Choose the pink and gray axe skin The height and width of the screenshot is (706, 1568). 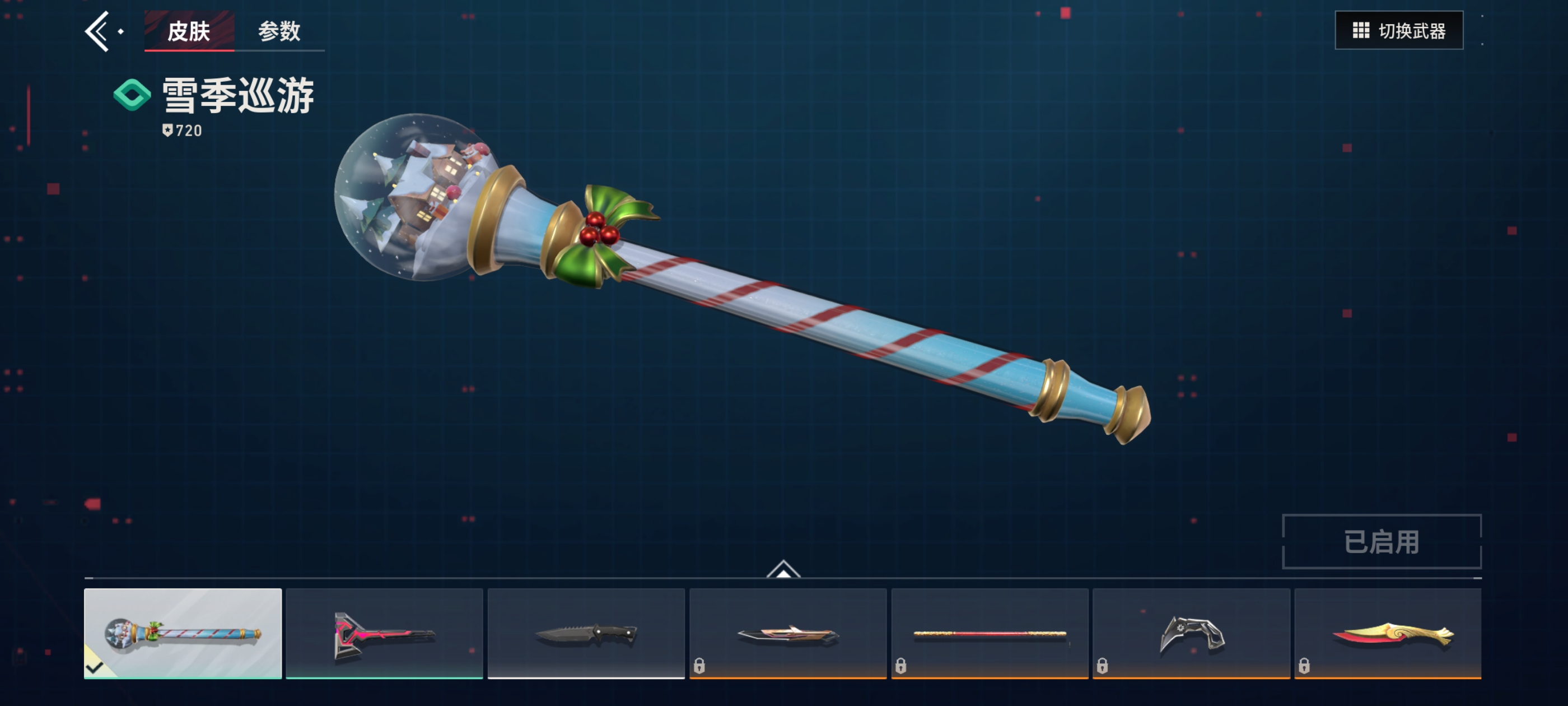384,634
